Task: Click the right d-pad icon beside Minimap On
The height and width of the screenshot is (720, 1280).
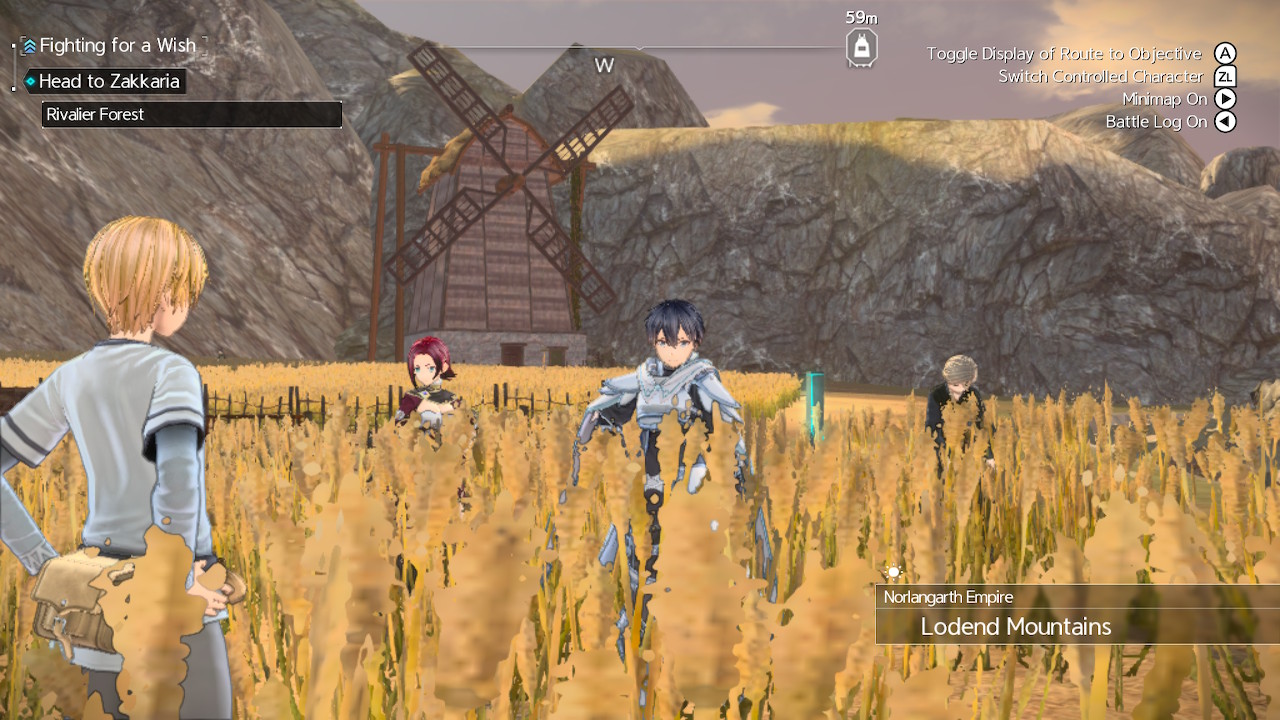Action: click(x=1224, y=99)
